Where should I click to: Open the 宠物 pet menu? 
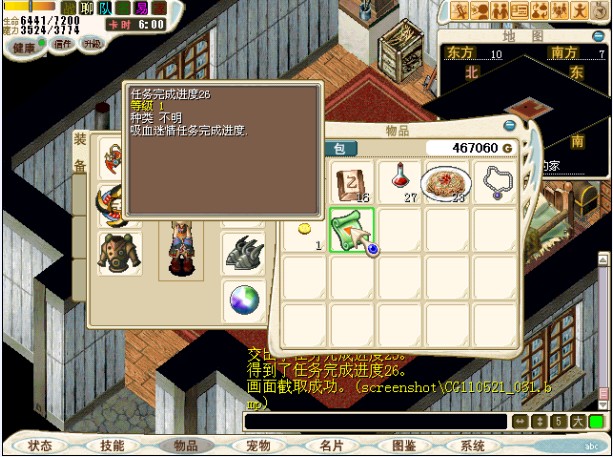pyautogui.click(x=258, y=445)
